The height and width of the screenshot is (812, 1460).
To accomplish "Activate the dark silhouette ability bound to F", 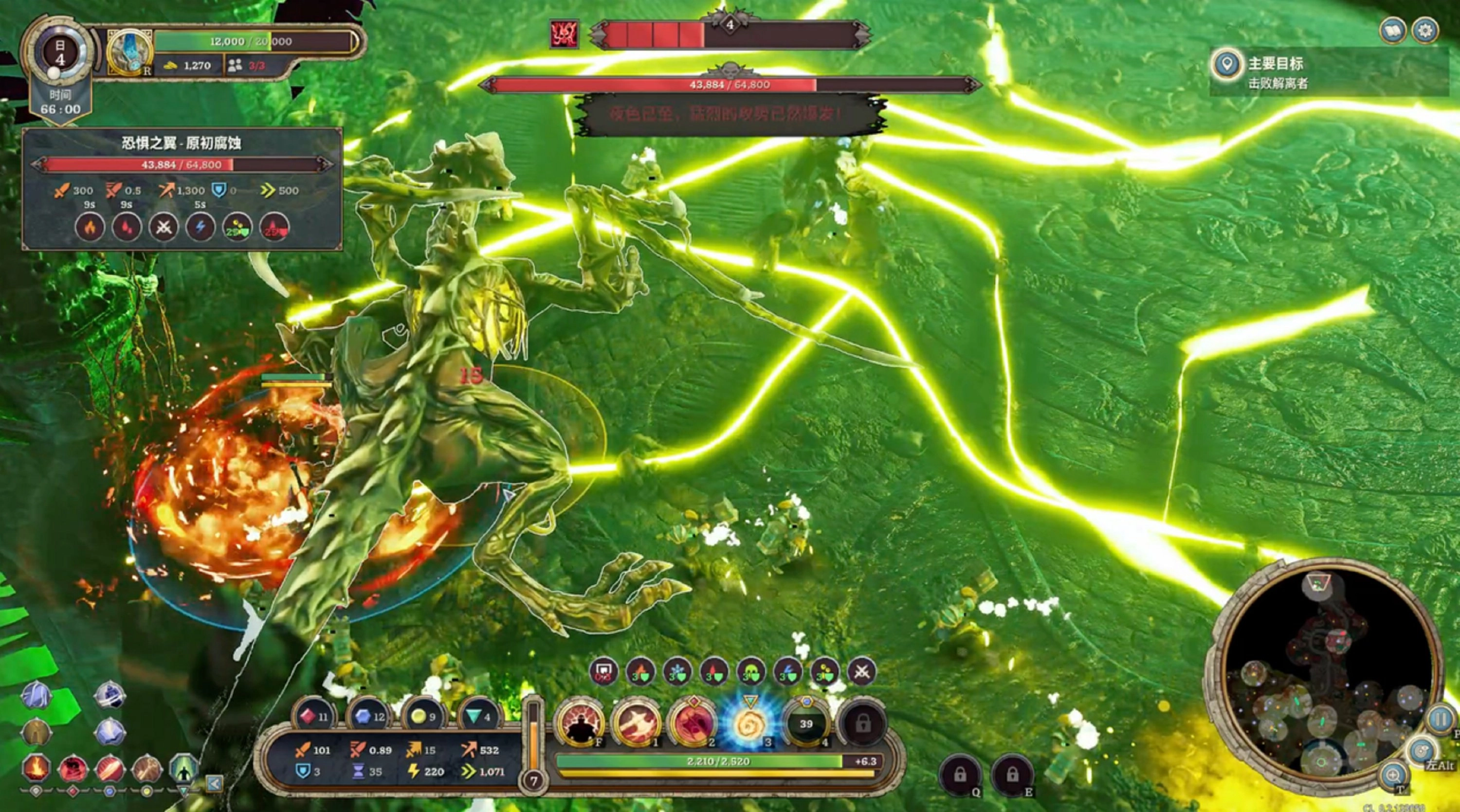I will 580,723.
